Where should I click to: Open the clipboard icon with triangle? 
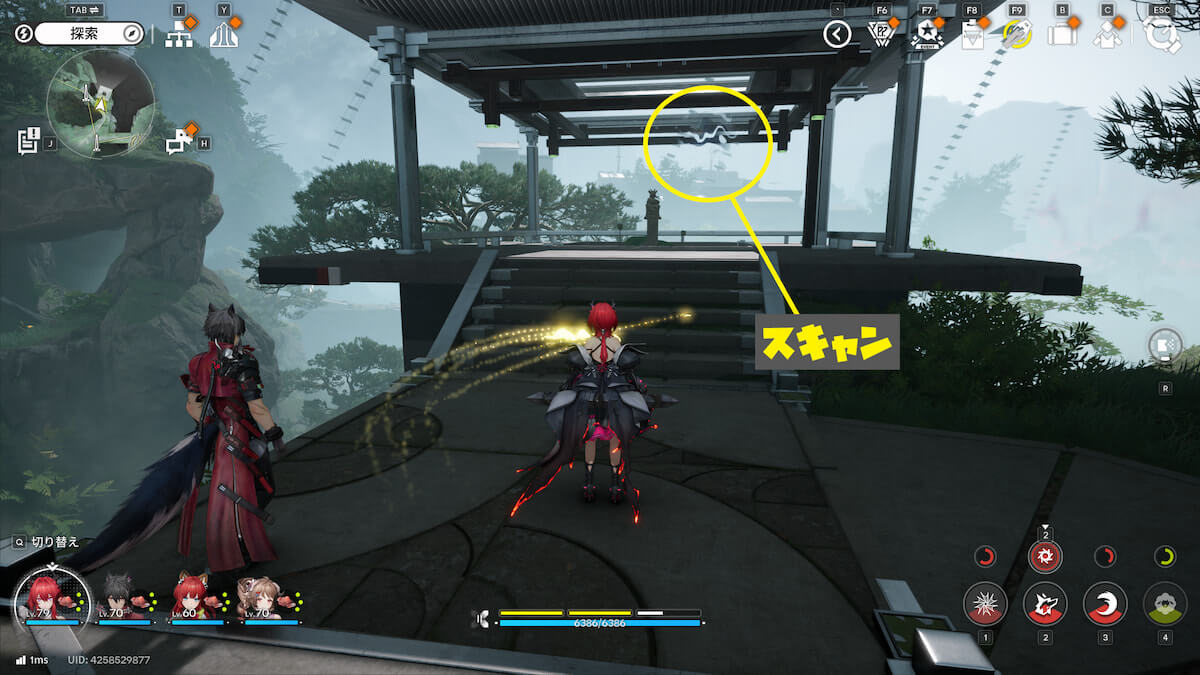click(x=972, y=35)
